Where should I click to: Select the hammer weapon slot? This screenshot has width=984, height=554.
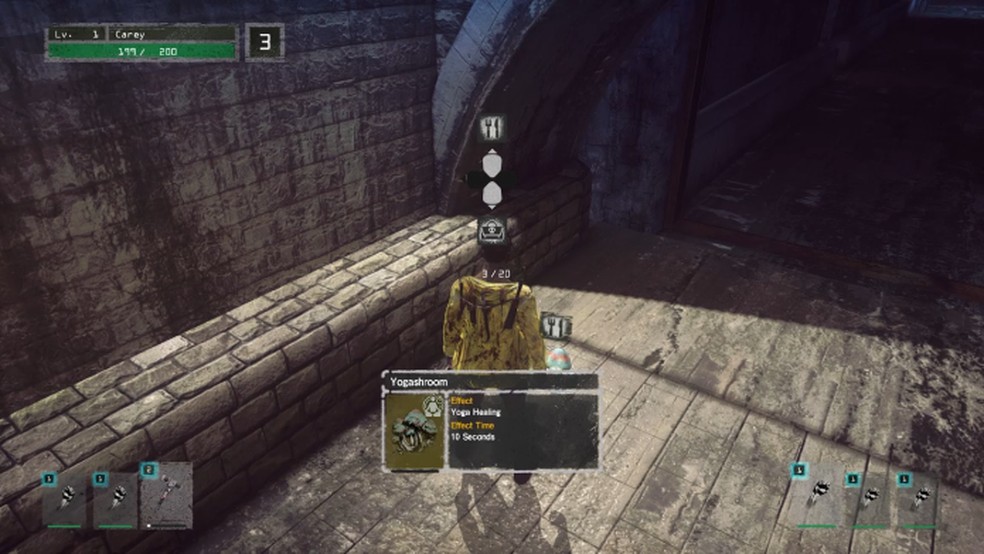[x=165, y=495]
